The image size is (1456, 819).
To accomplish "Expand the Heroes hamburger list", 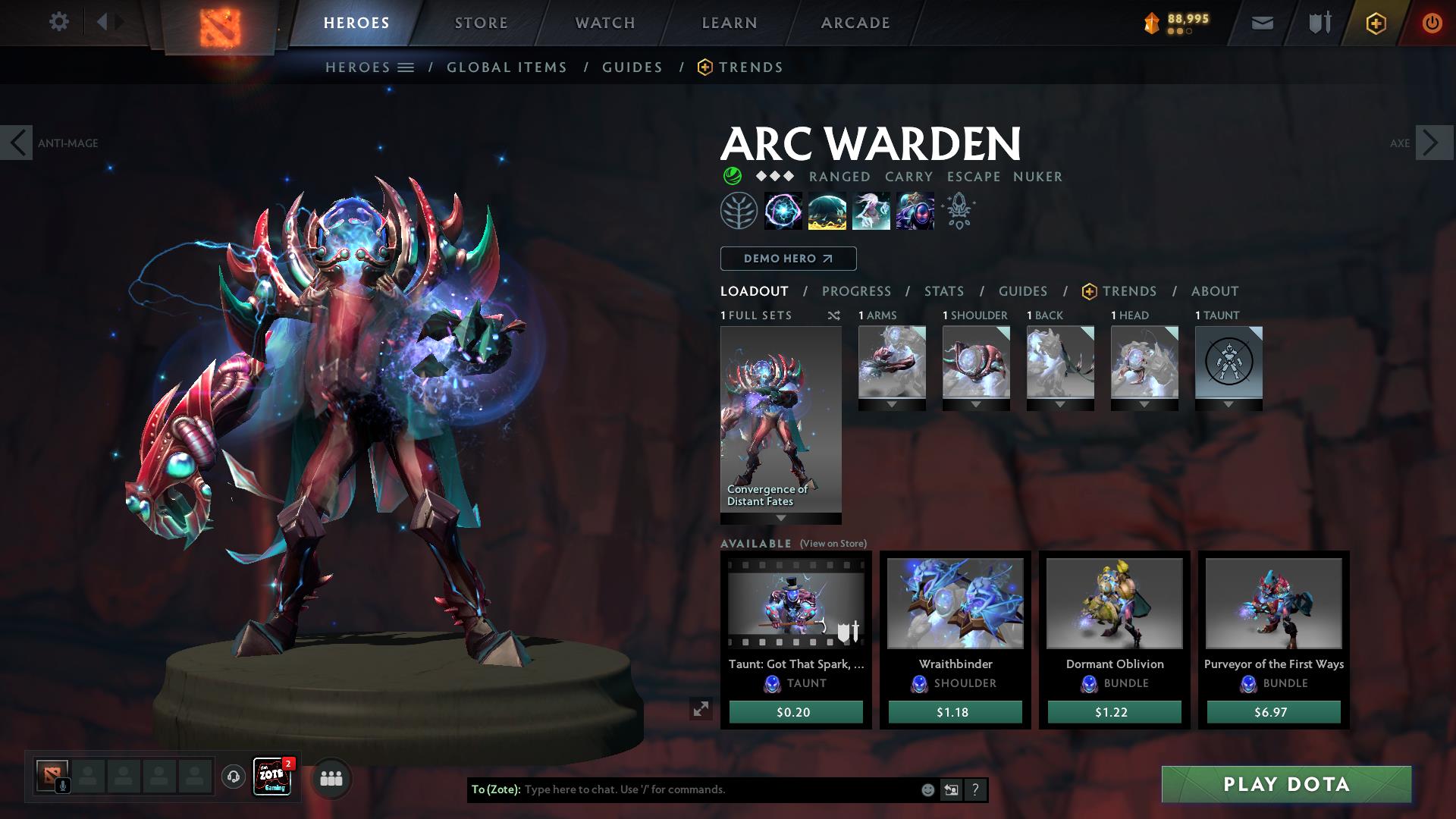I will point(406,67).
